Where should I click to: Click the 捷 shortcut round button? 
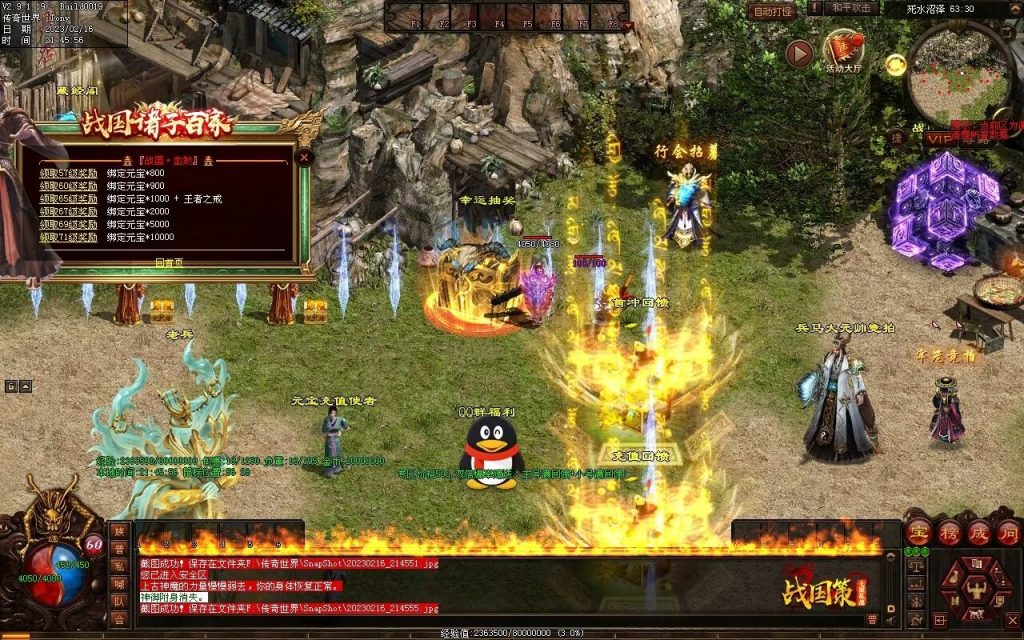point(896,137)
